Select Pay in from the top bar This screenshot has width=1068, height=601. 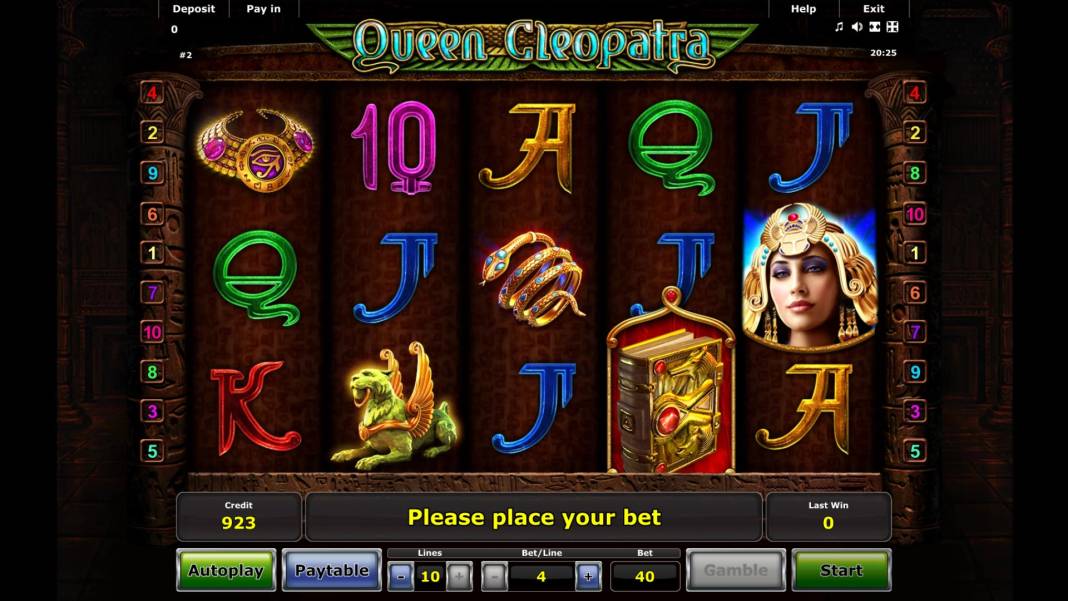coord(263,9)
